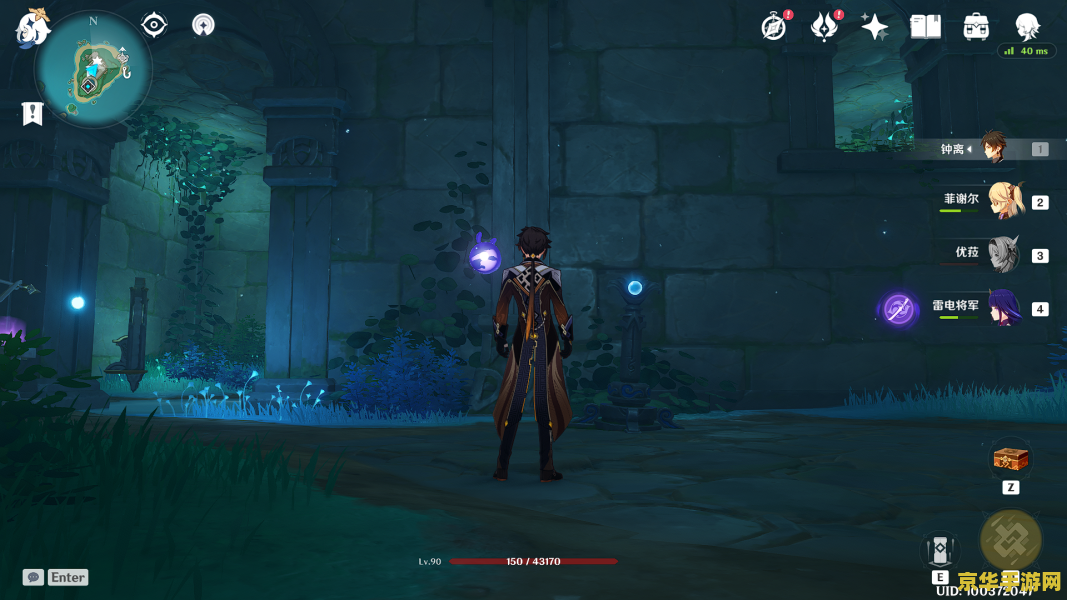Trigger the golden Geo elemental burst
This screenshot has height=600, width=1067.
pos(1010,540)
